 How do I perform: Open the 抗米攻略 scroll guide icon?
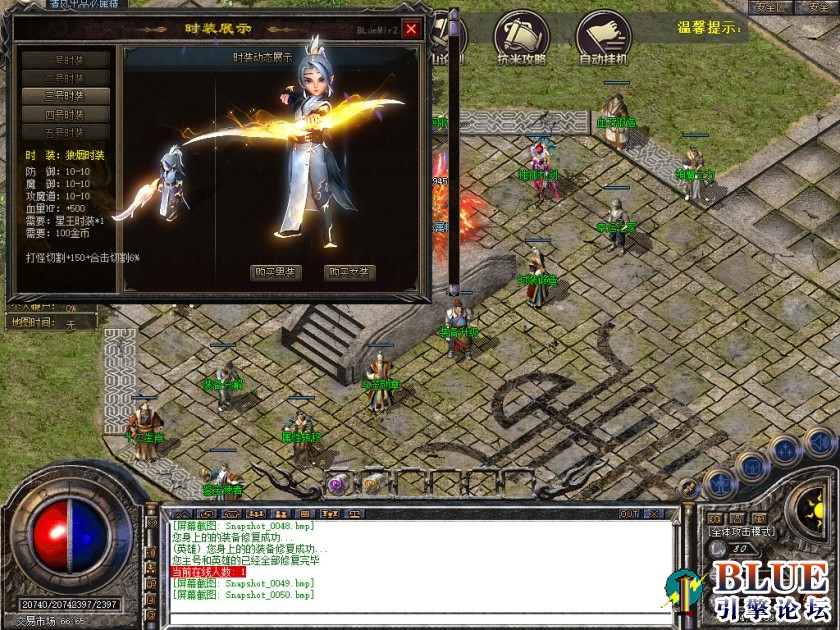[x=521, y=38]
